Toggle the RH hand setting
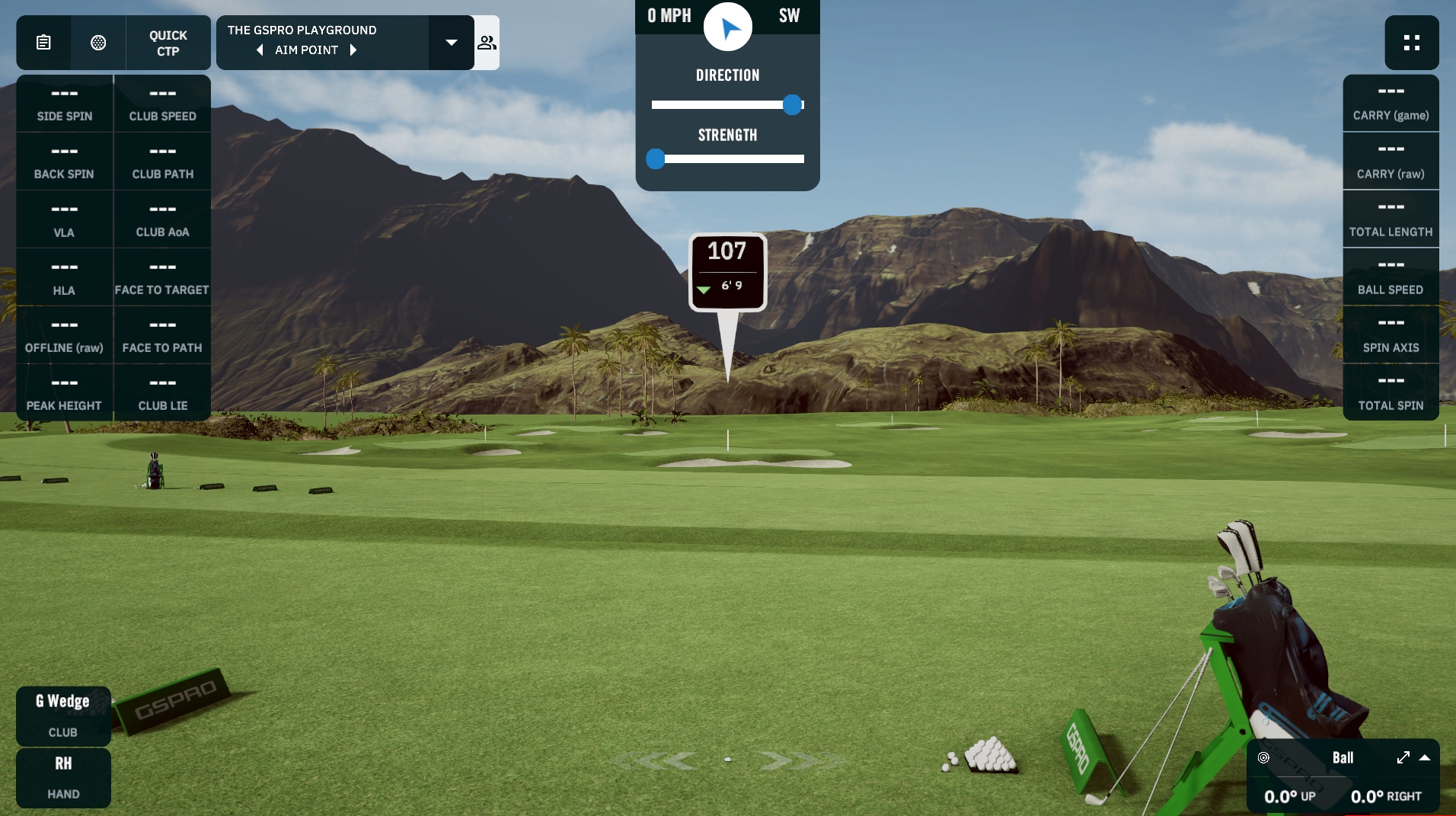The image size is (1456, 816). point(63,776)
